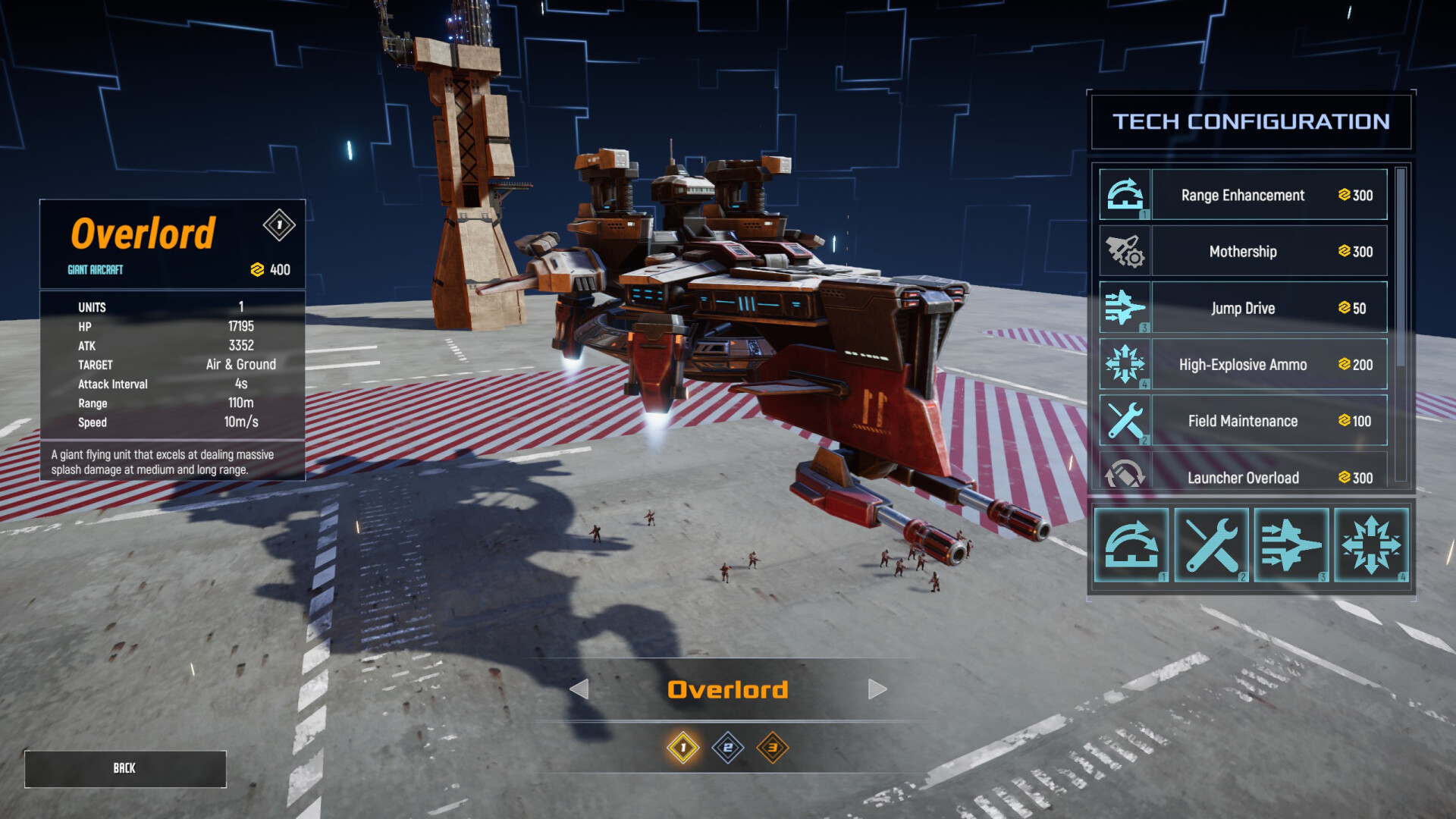
Task: Switch to the level 3 diamond
Action: point(773,748)
